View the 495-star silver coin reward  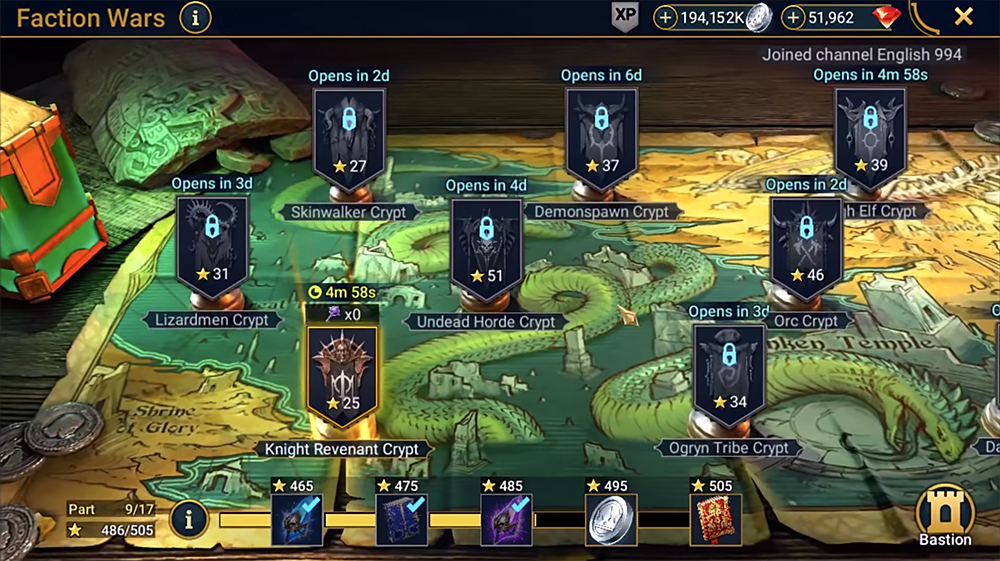coord(610,520)
